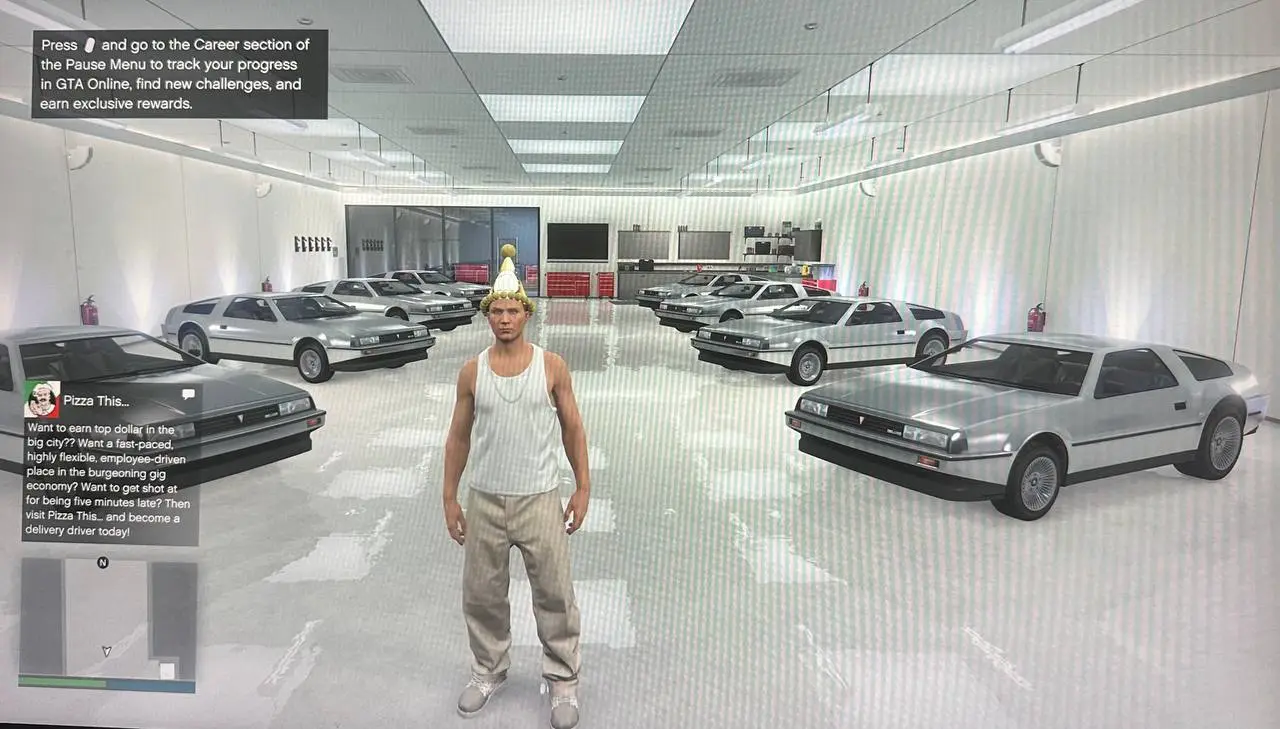The width and height of the screenshot is (1280, 729).
Task: Click the Pizza This... title text
Action: click(98, 400)
